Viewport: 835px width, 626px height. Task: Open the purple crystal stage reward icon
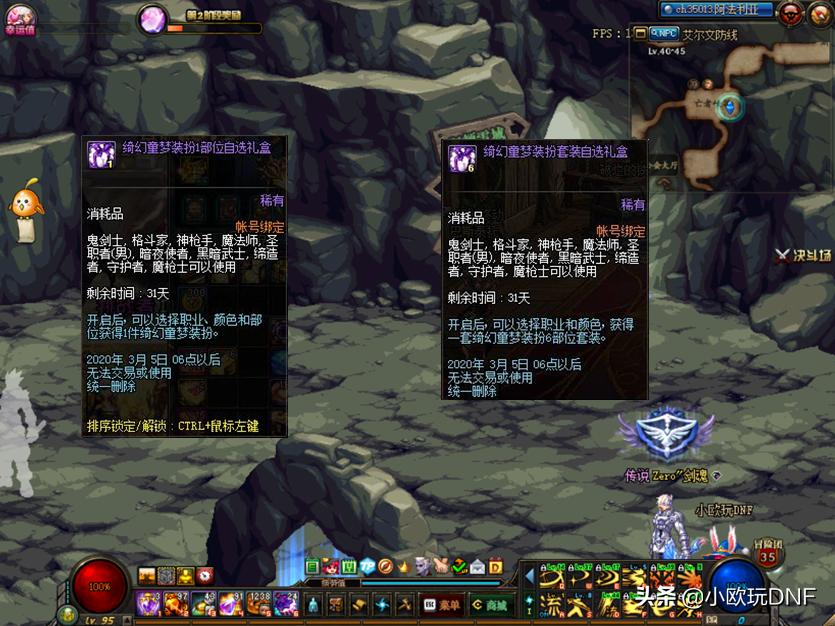pos(153,18)
